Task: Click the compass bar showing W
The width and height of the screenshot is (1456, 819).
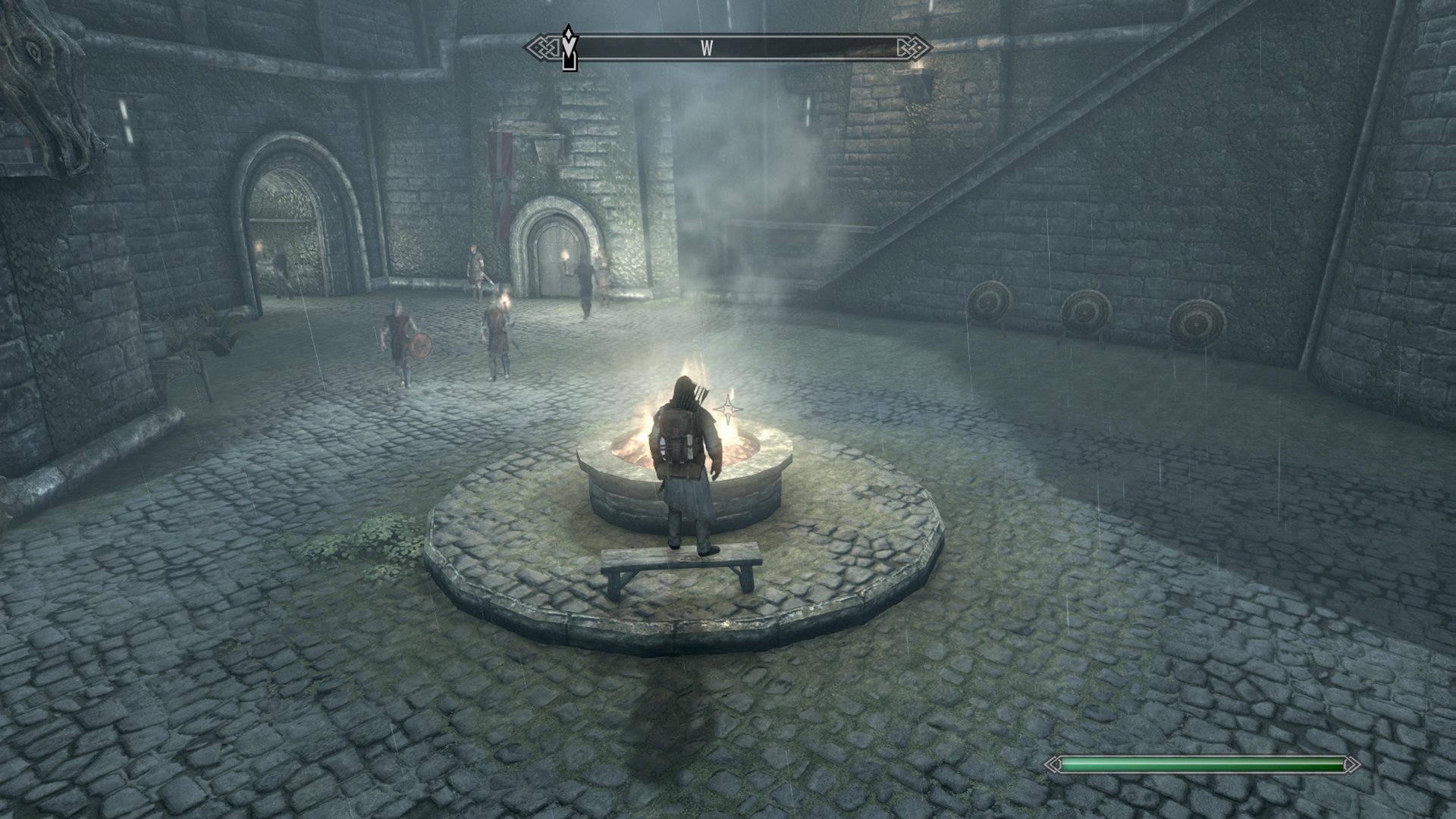Action: 728,49
